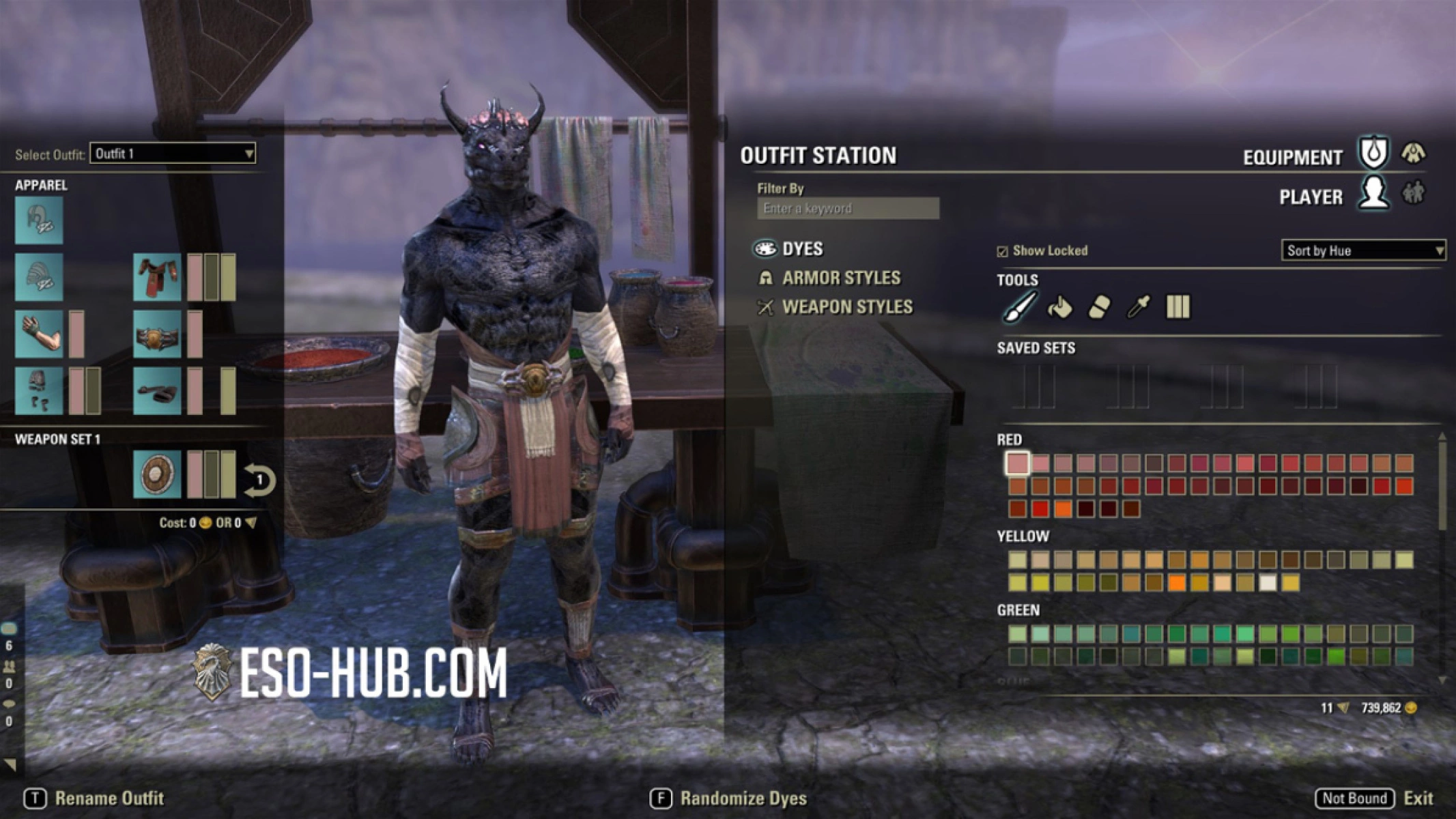Image resolution: width=1456 pixels, height=819 pixels.
Task: Toggle the Show Locked checkbox
Action: coord(1003,251)
